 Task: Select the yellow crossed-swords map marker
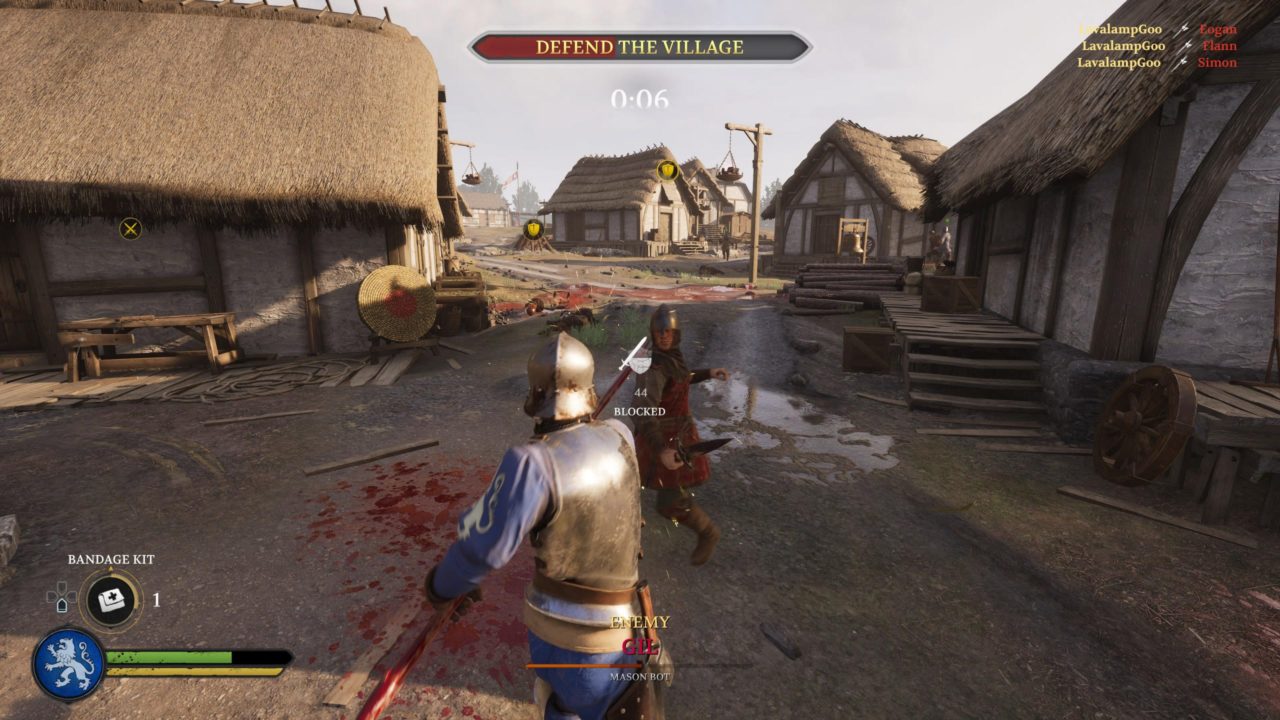click(x=130, y=229)
